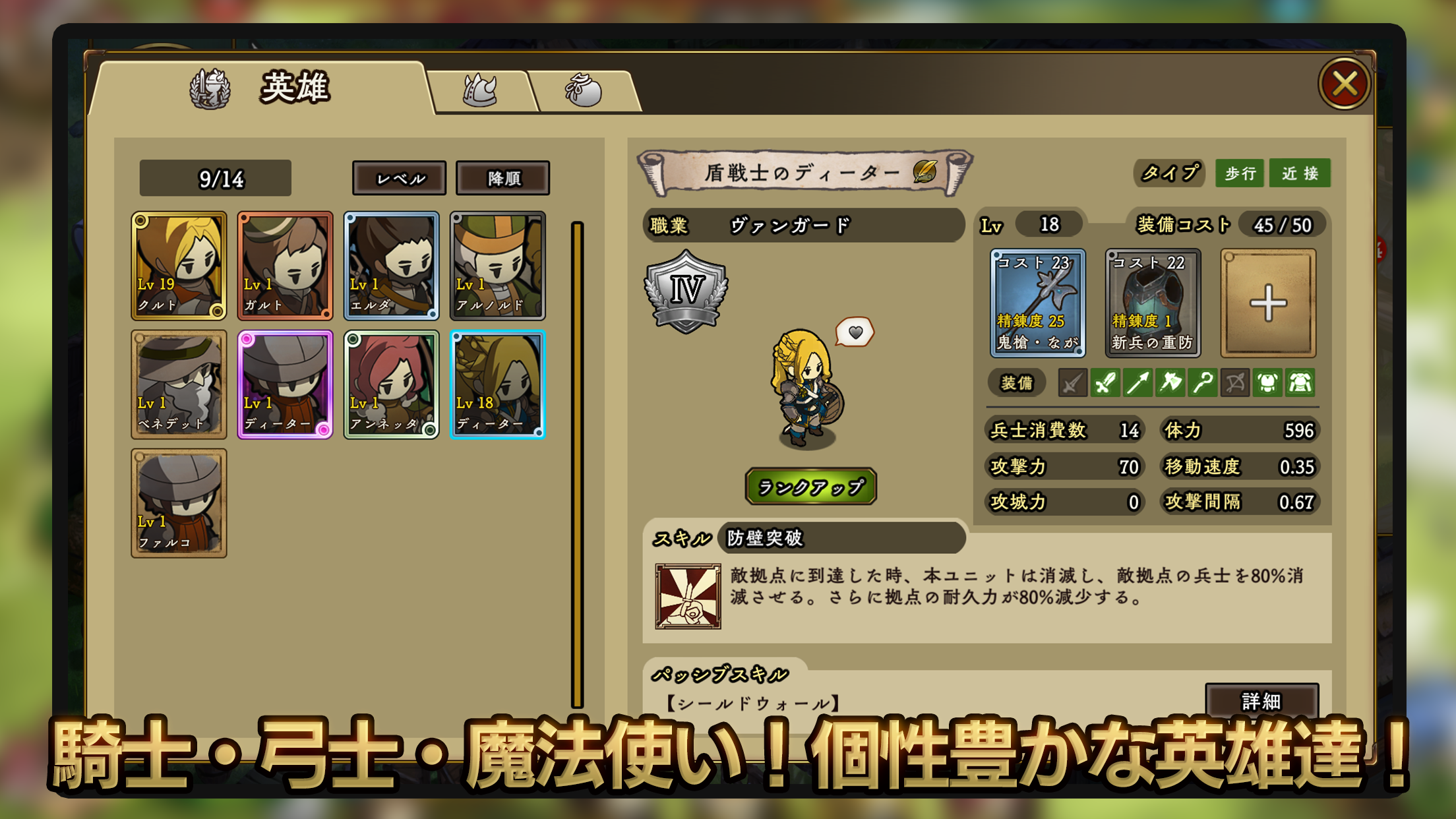Select the heavy armor equipment icon
This screenshot has height=819, width=1456.
coord(1300,382)
